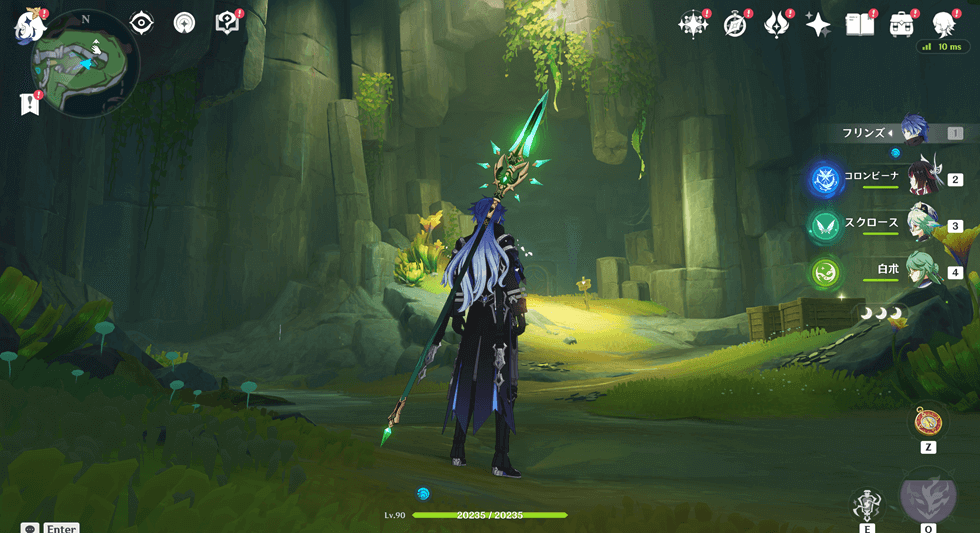
Task: Open the map via the minimap
Action: pyautogui.click(x=84, y=63)
